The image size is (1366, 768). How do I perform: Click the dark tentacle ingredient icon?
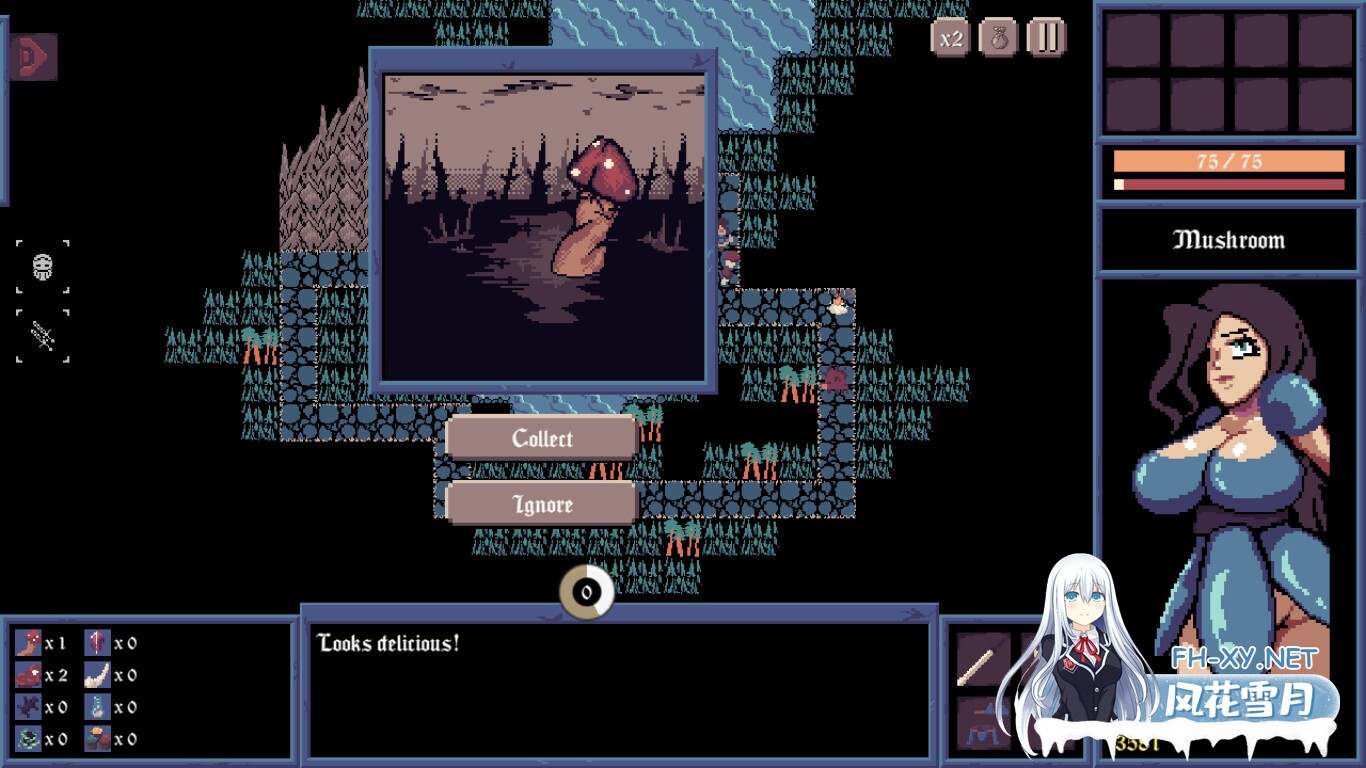[x=28, y=707]
